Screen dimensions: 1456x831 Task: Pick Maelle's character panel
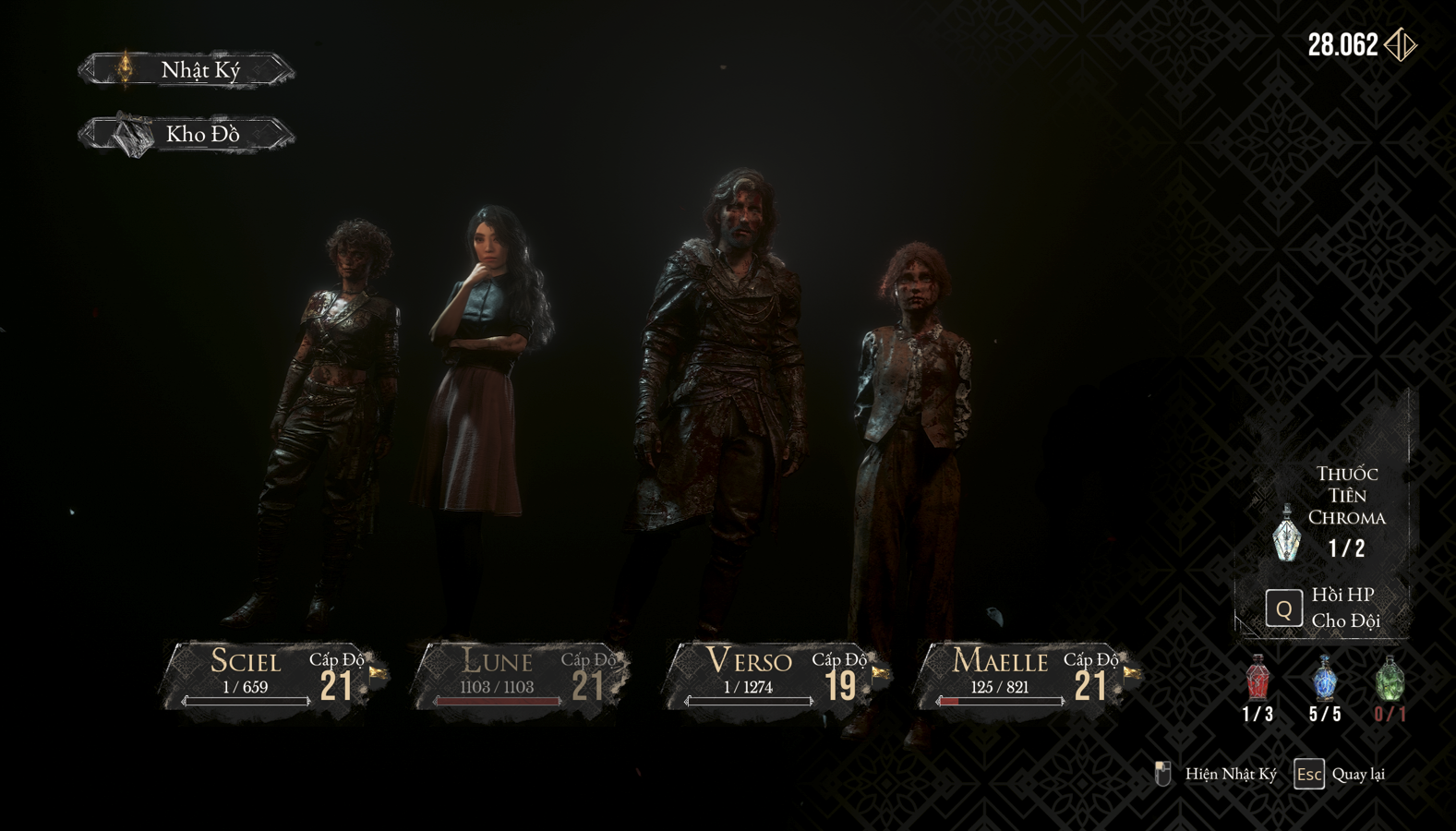pyautogui.click(x=1027, y=676)
